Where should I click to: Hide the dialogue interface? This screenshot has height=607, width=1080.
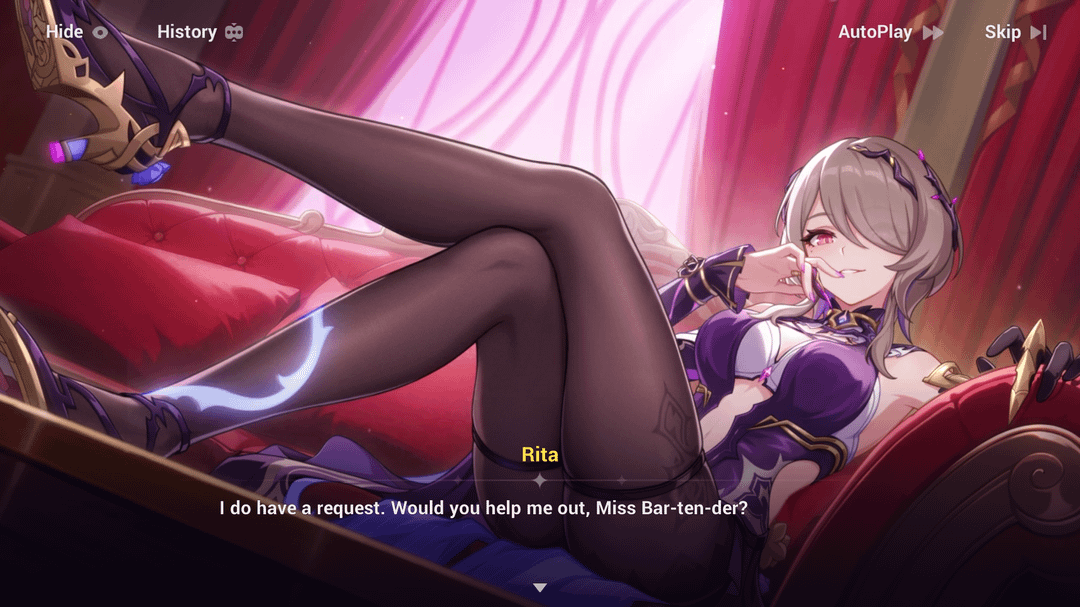(x=76, y=32)
